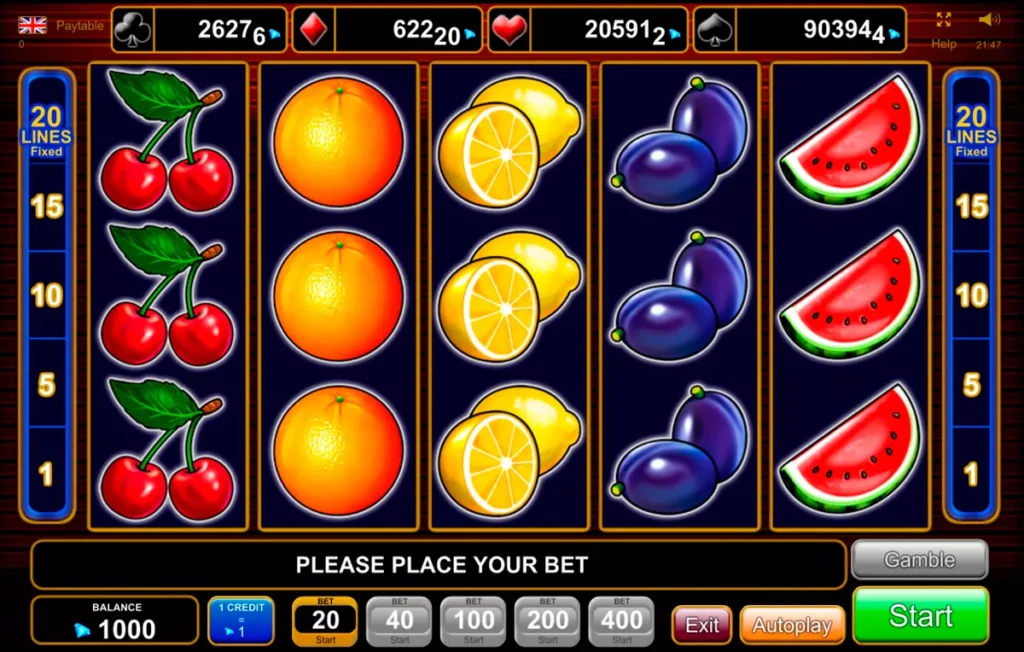
Task: Change the 1 Credit denomination
Action: [240, 621]
